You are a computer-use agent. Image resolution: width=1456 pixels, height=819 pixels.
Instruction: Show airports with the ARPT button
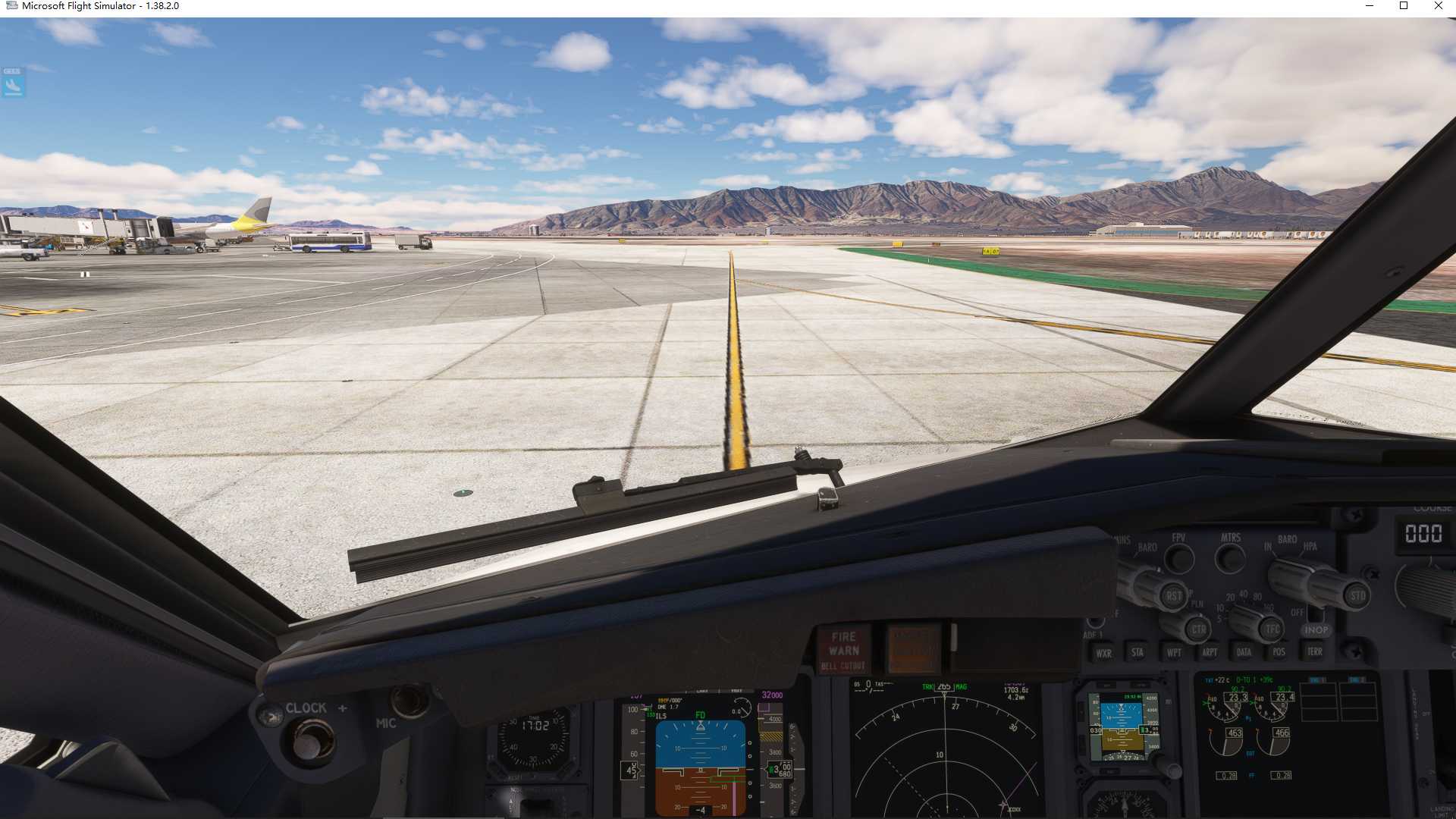(1210, 652)
